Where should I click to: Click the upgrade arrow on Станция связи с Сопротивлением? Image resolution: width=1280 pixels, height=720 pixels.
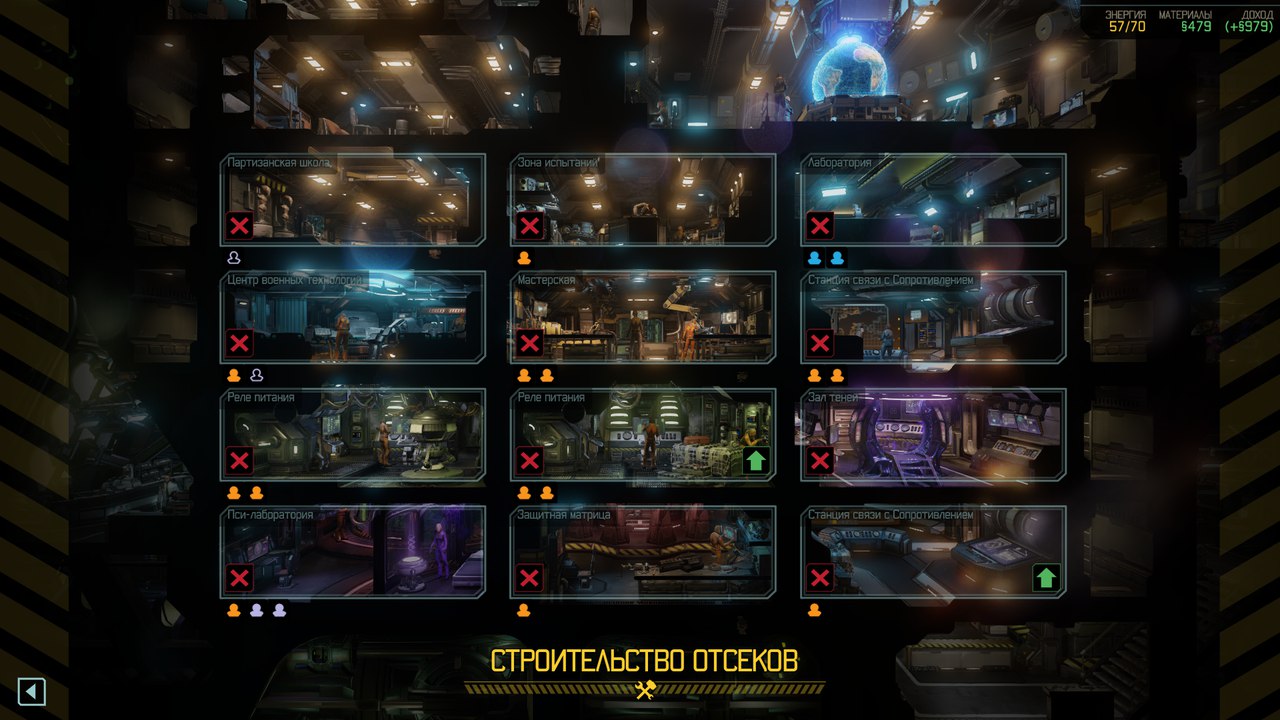1046,577
